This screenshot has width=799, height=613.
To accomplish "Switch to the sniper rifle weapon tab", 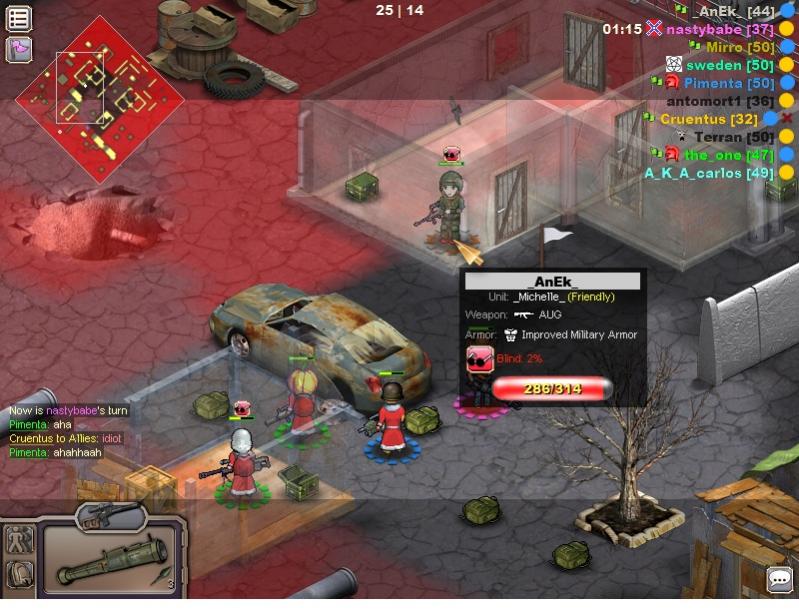I will point(109,516).
